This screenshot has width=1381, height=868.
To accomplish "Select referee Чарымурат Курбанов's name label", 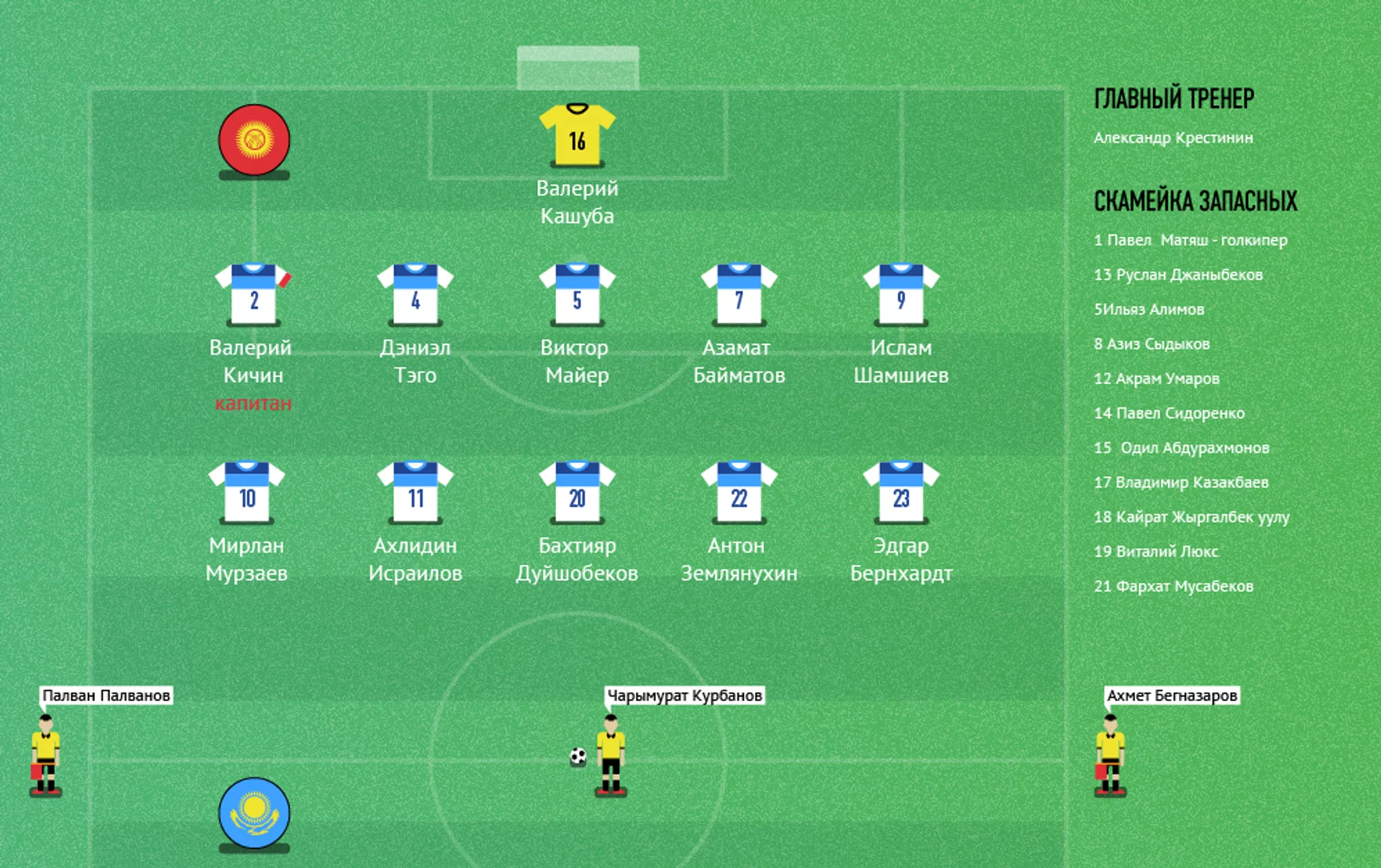I will 684,695.
